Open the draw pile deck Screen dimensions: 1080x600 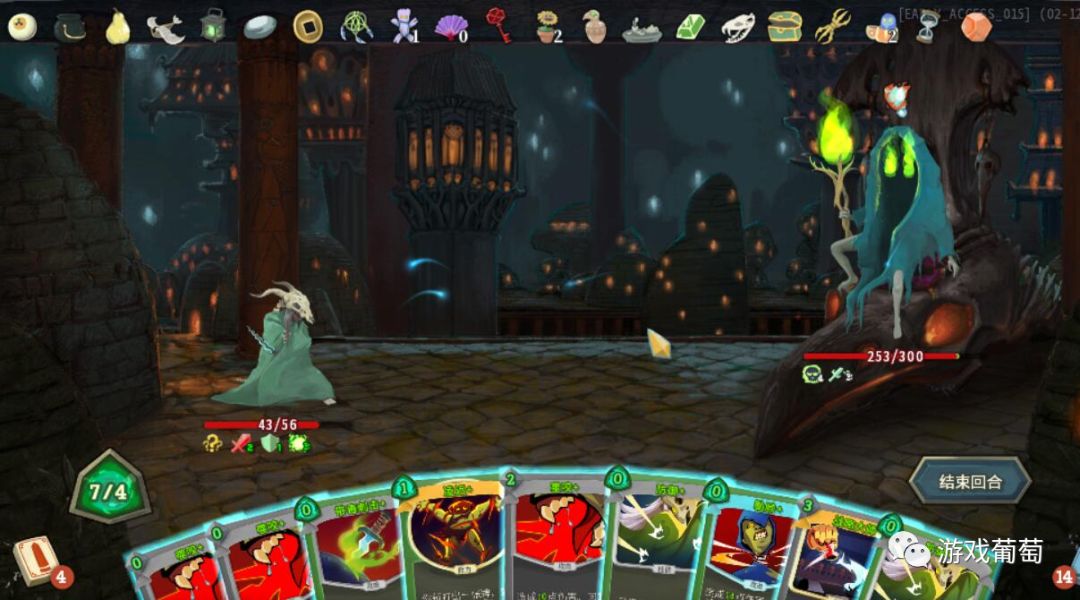[x=35, y=561]
